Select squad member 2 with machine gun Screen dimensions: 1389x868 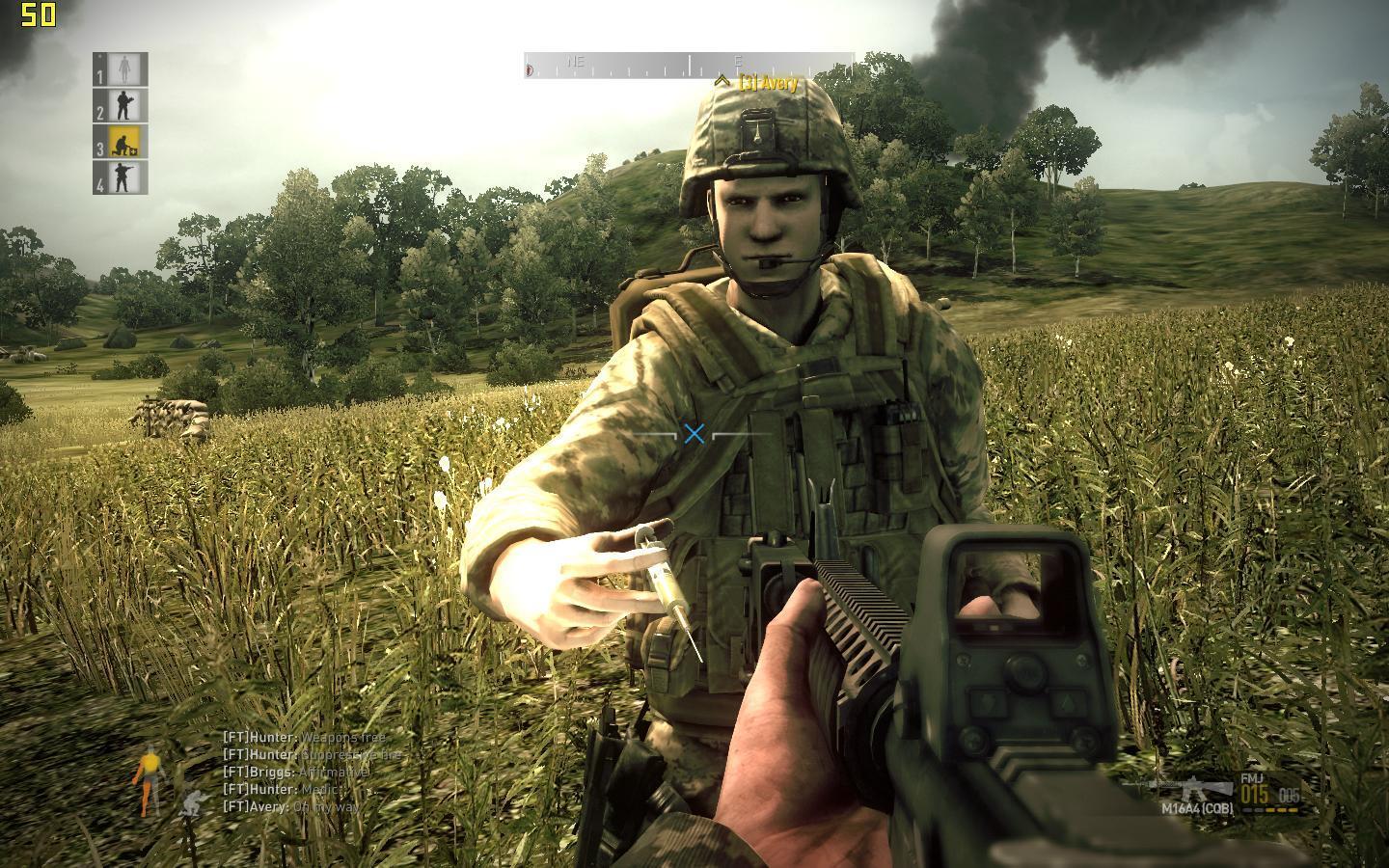click(x=121, y=104)
